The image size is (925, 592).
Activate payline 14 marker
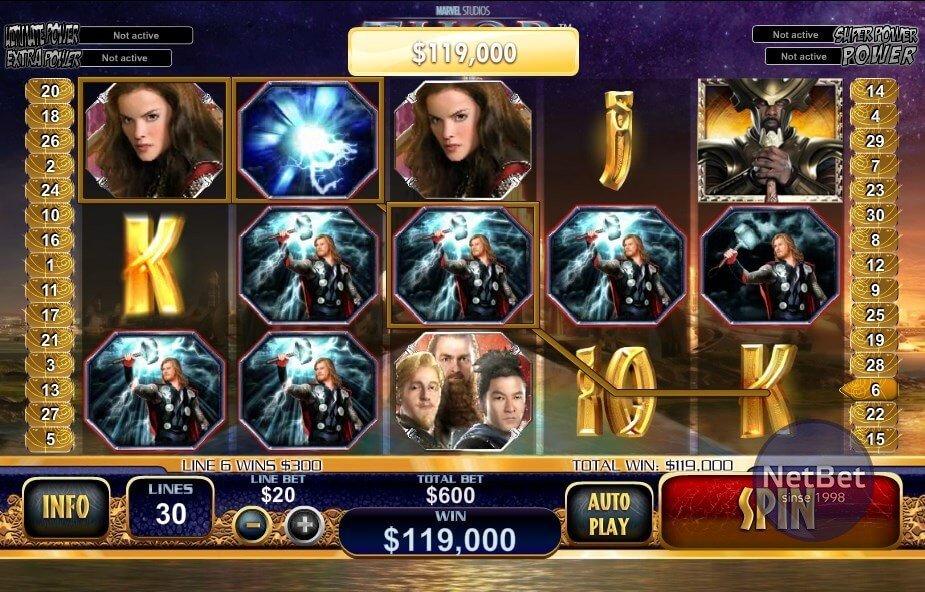pos(876,91)
